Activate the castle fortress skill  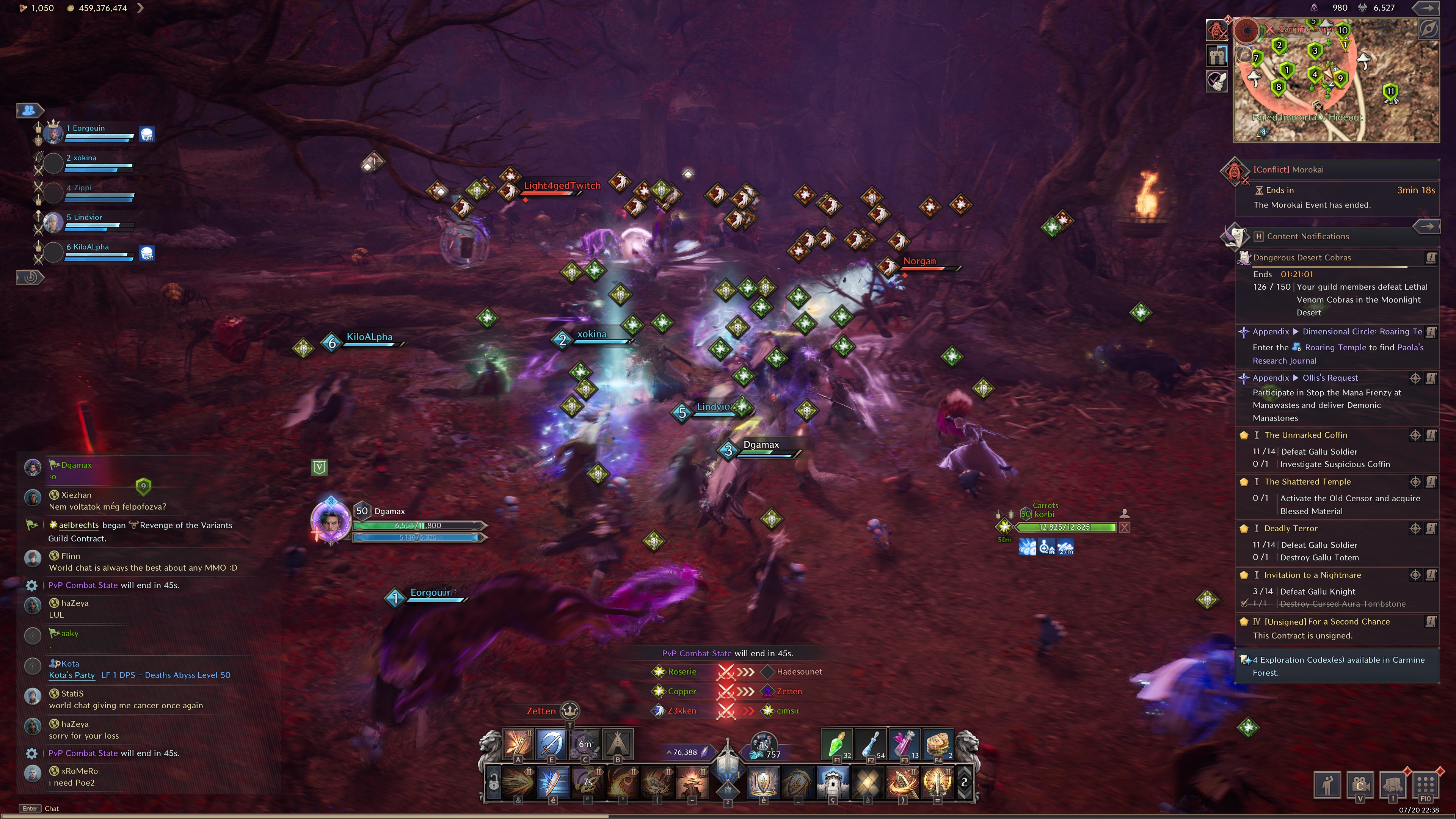[x=833, y=782]
